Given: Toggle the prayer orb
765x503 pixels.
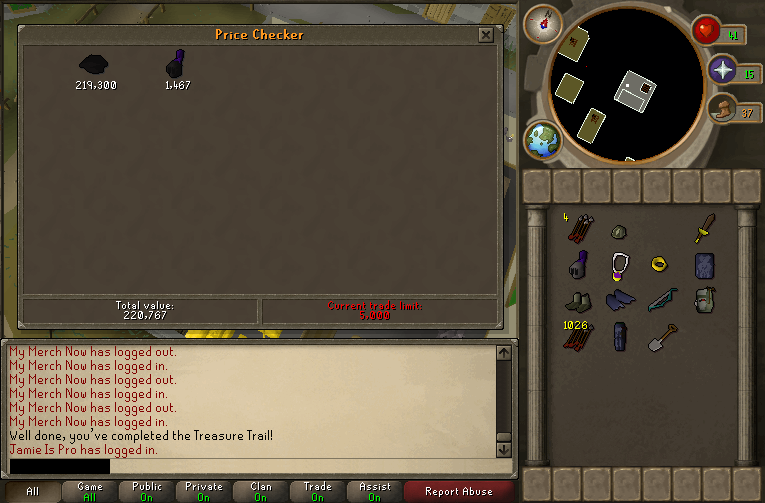Looking at the screenshot, I should [x=723, y=70].
